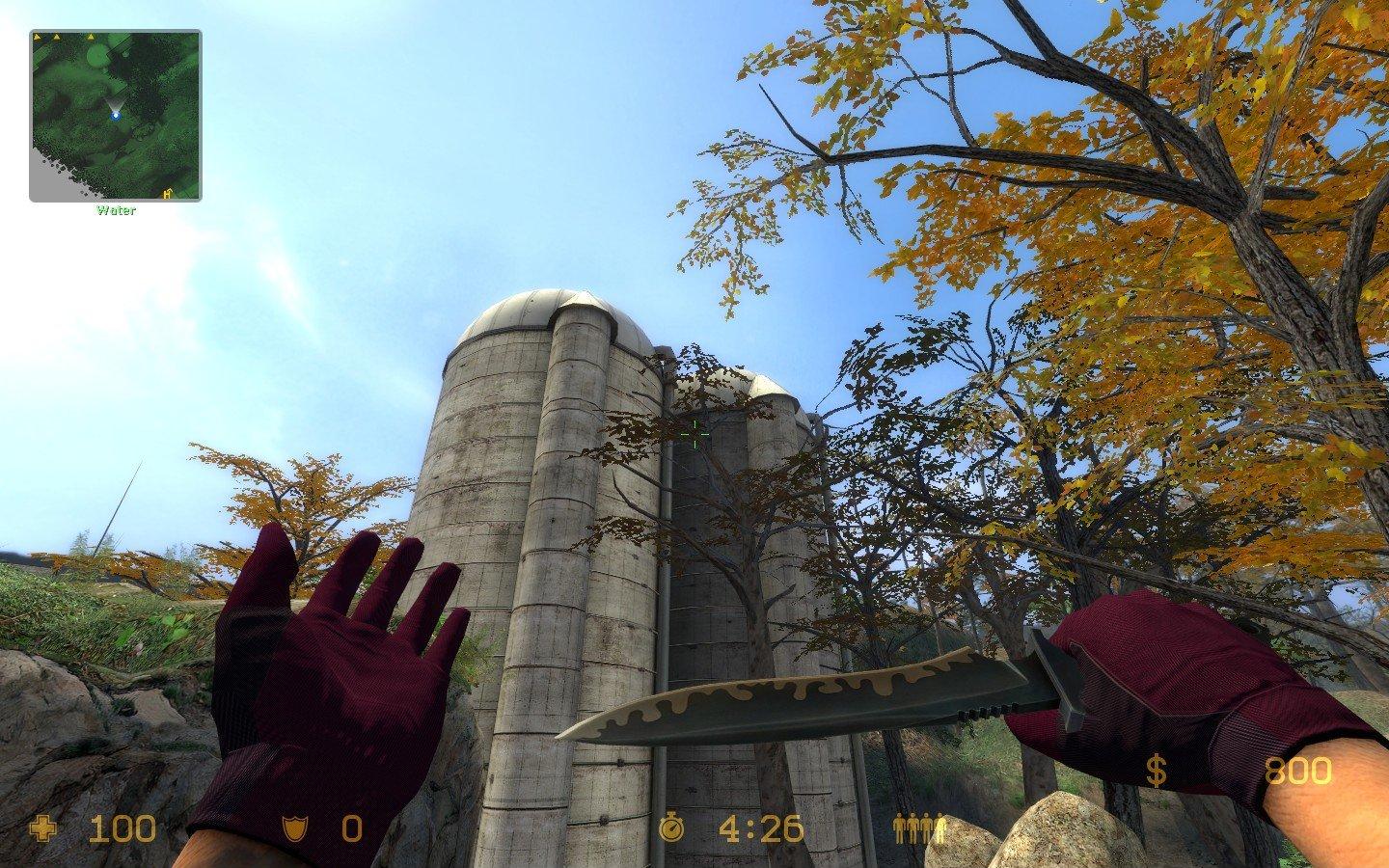The width and height of the screenshot is (1389, 868).
Task: Click the radar minimap
Action: (x=115, y=115)
